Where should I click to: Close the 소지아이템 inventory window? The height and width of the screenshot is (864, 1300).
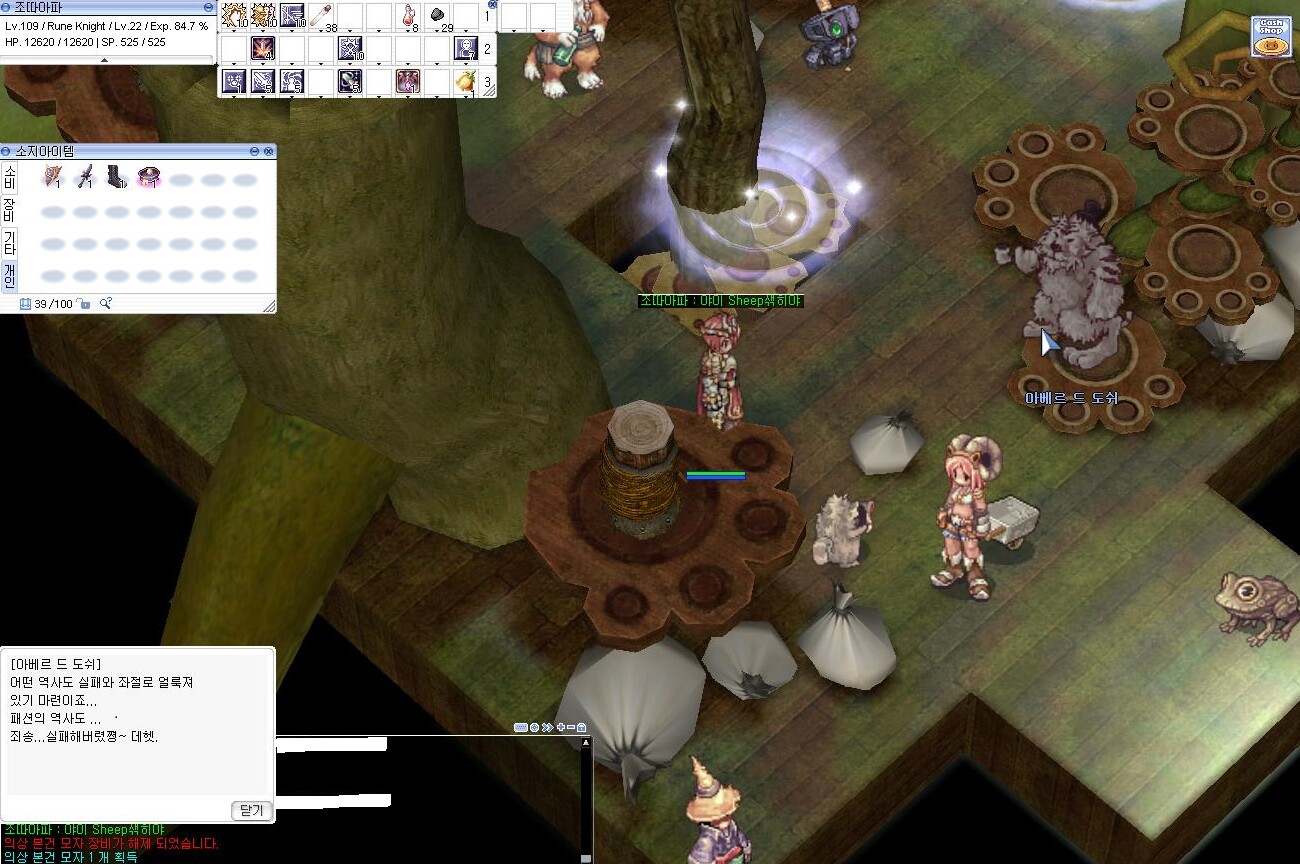(268, 151)
